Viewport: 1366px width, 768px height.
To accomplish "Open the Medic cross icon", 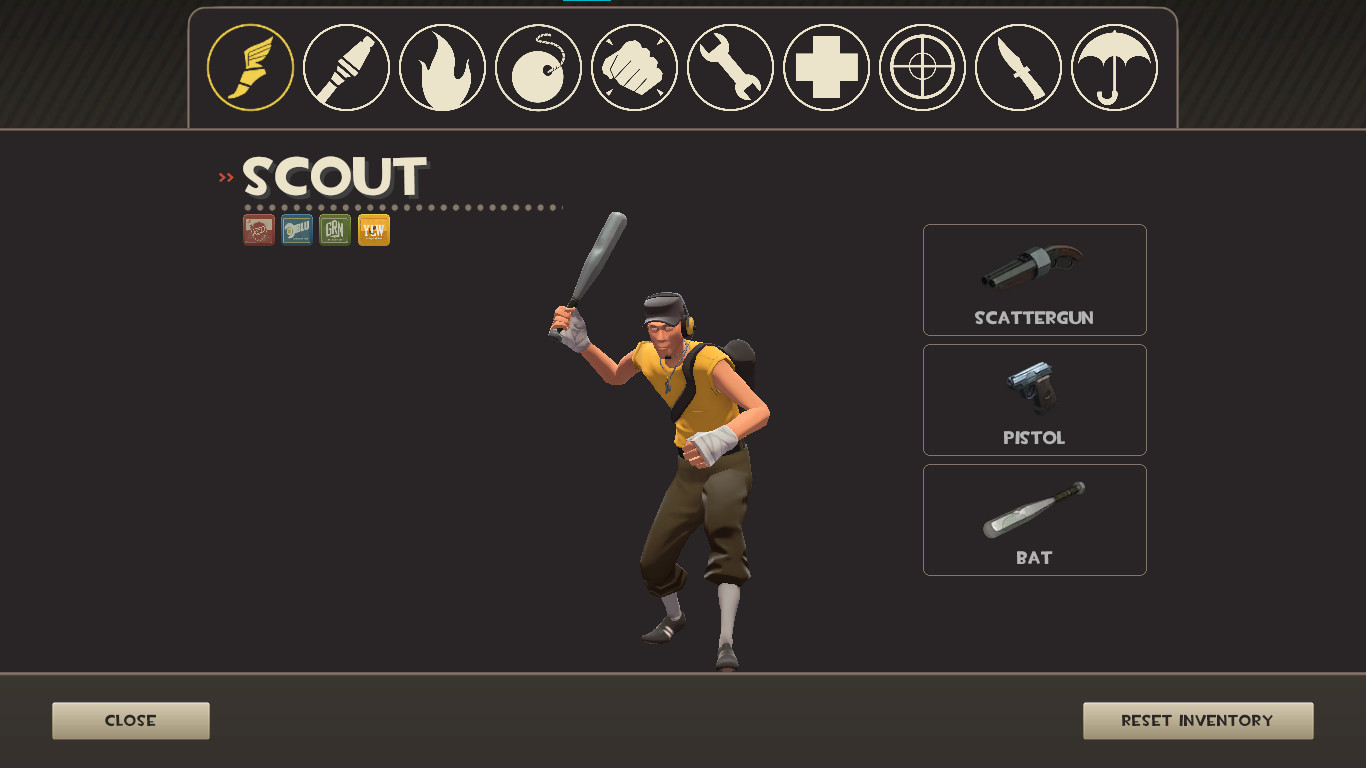I will [x=826, y=67].
